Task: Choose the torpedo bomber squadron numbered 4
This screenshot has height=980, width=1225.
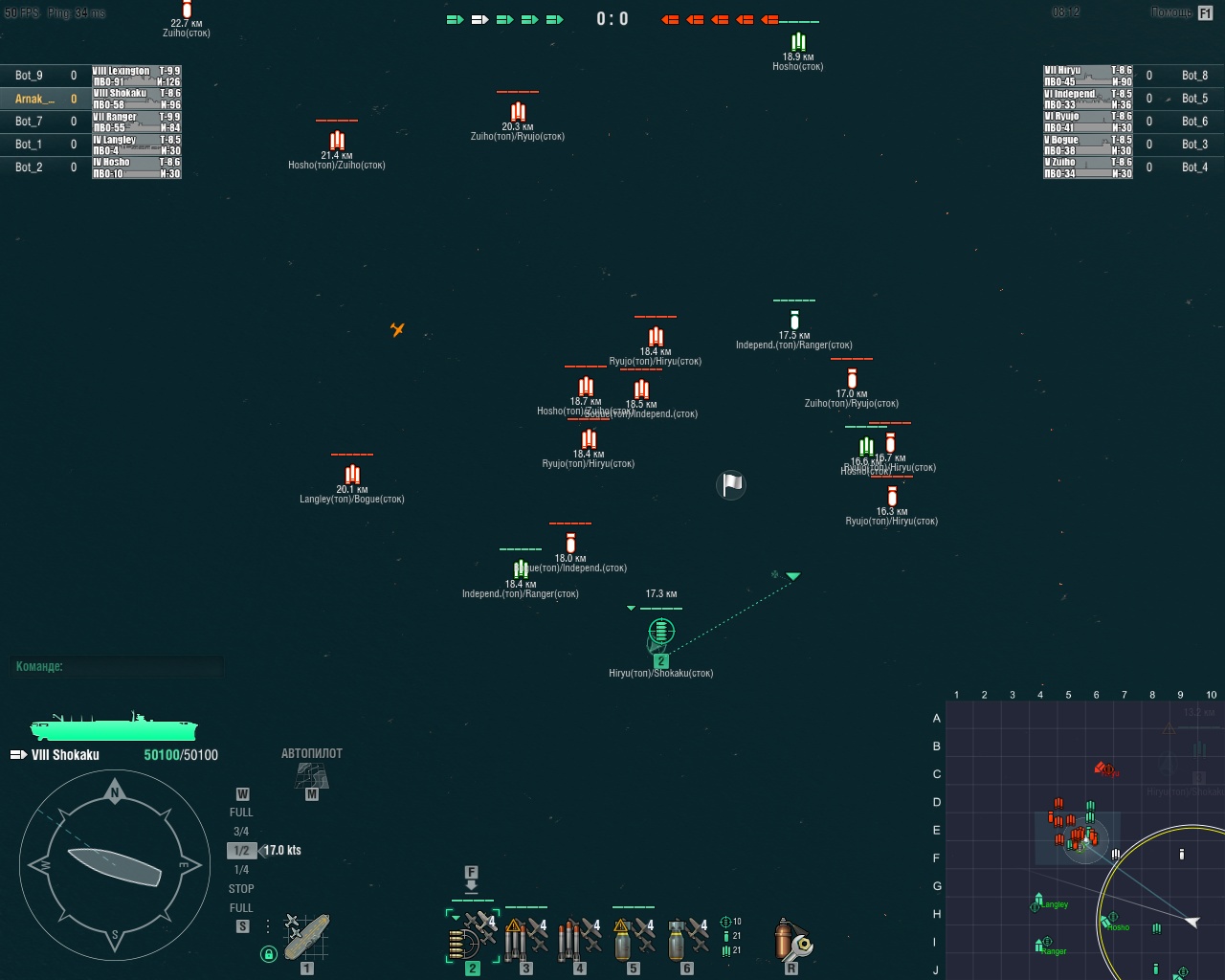Action: (579, 938)
